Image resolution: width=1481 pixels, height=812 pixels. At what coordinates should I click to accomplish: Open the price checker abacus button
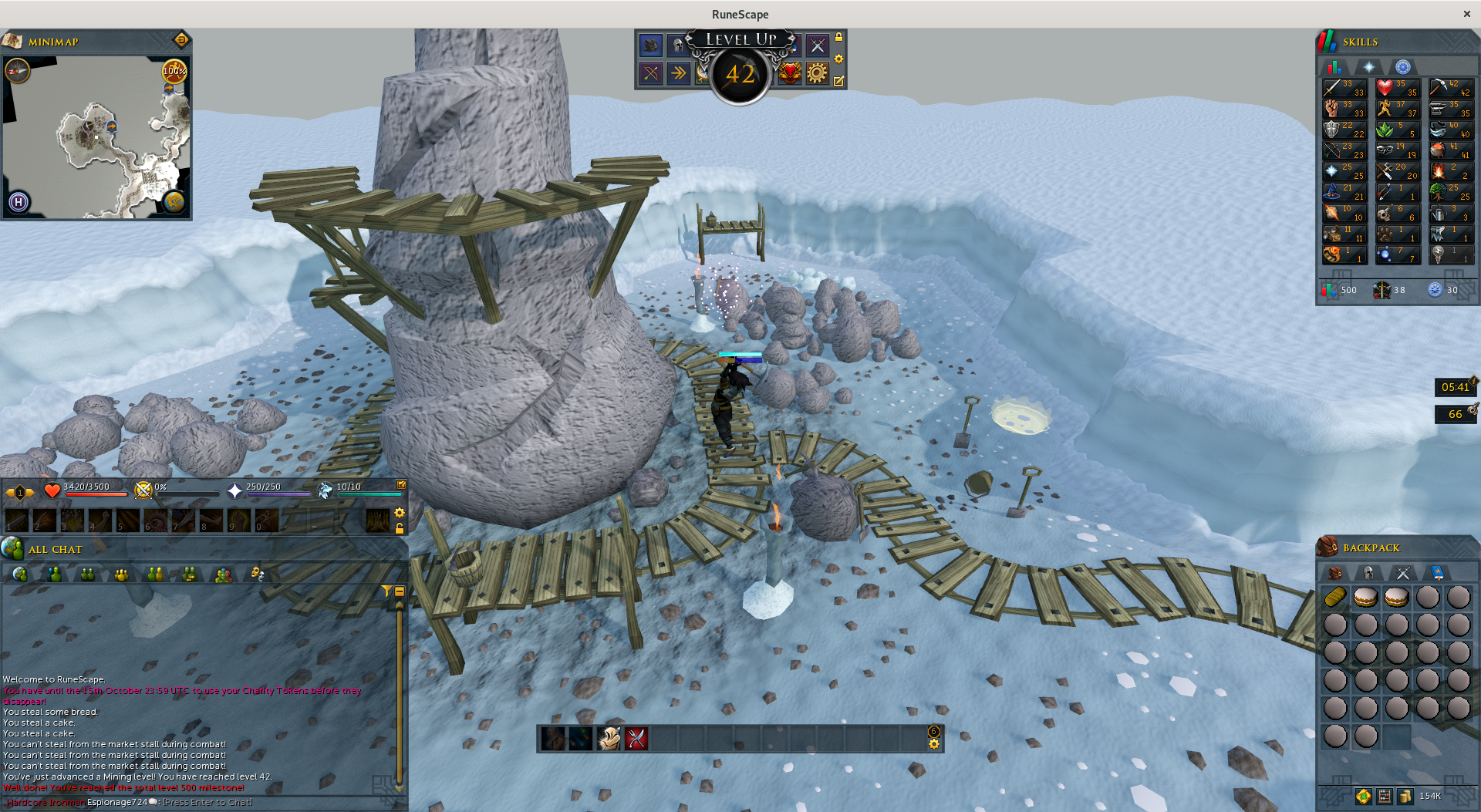pyautogui.click(x=1385, y=796)
